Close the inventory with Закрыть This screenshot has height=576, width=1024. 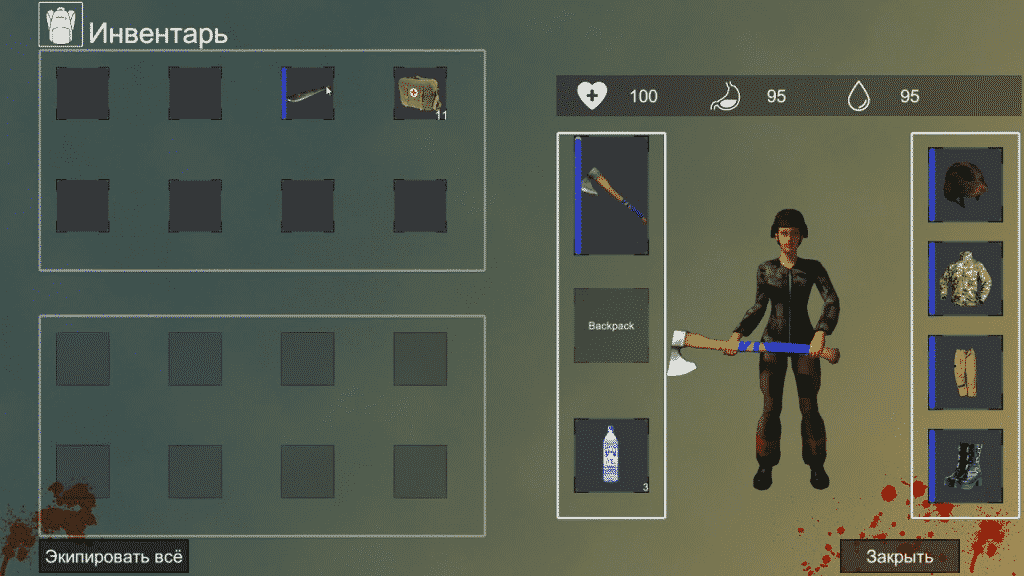point(899,556)
